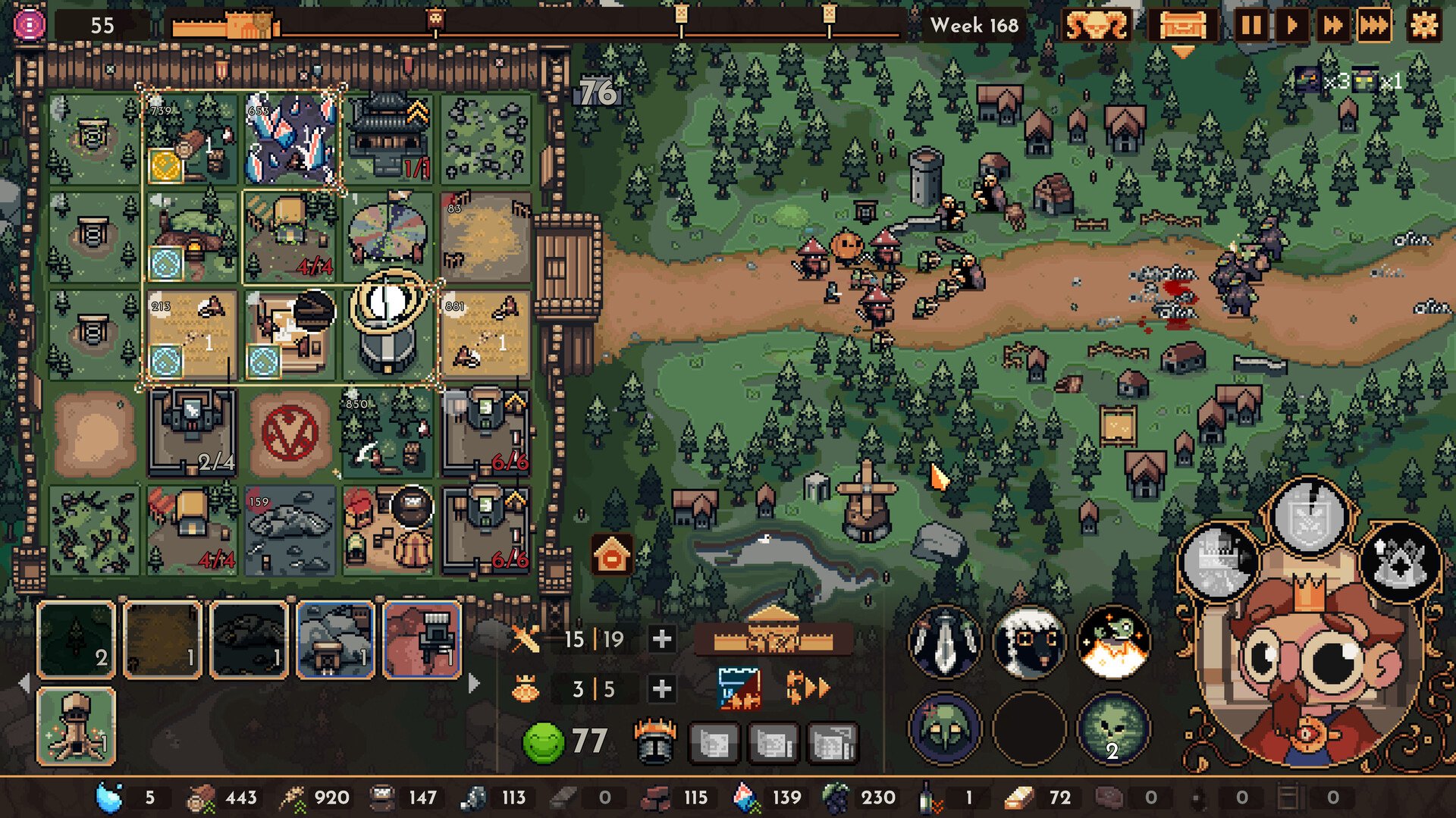
Task: Show next cards with the right arrow
Action: coord(475,684)
